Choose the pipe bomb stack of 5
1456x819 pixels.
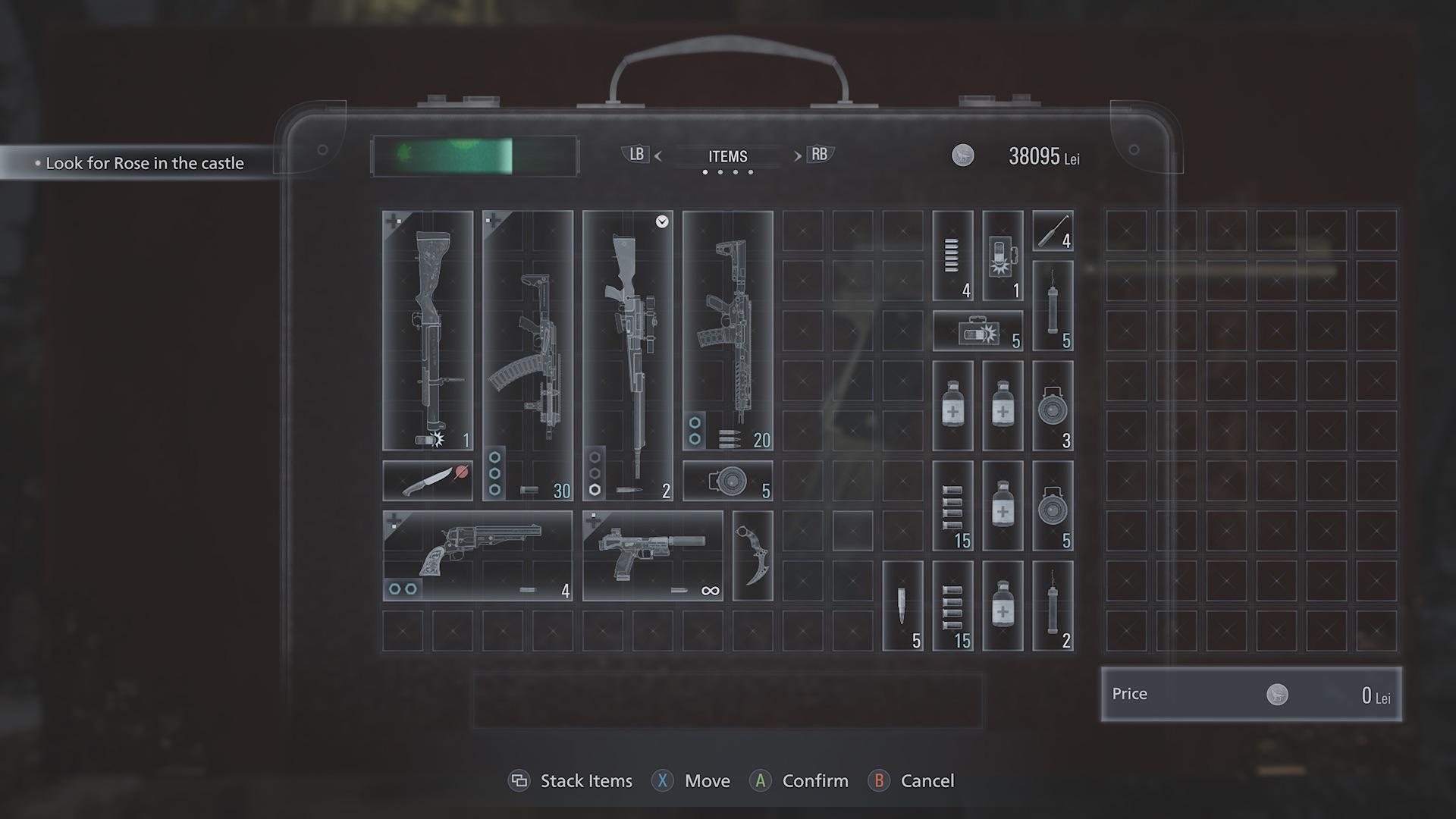pos(1053,306)
